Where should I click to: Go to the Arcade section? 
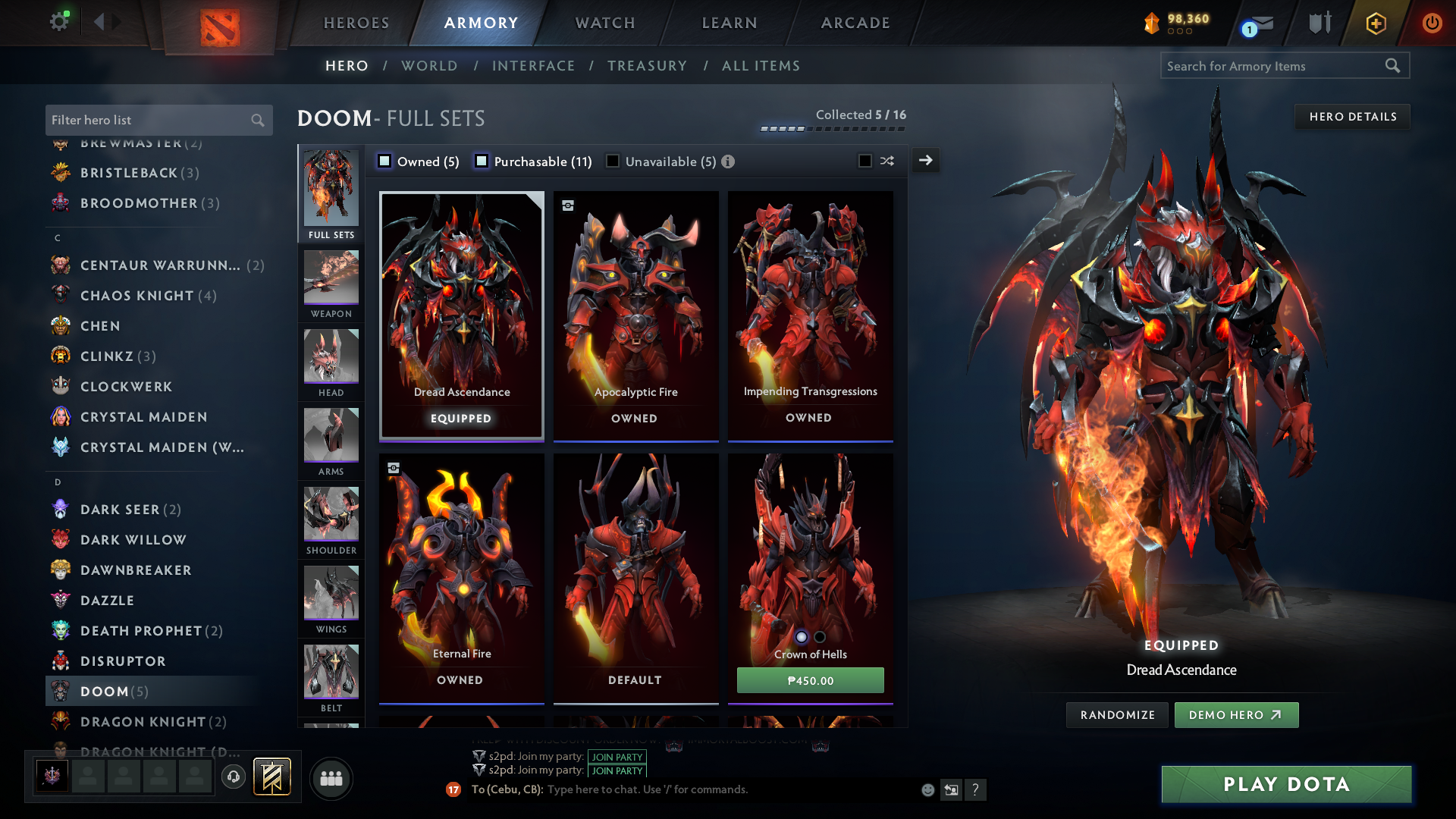[x=855, y=23]
